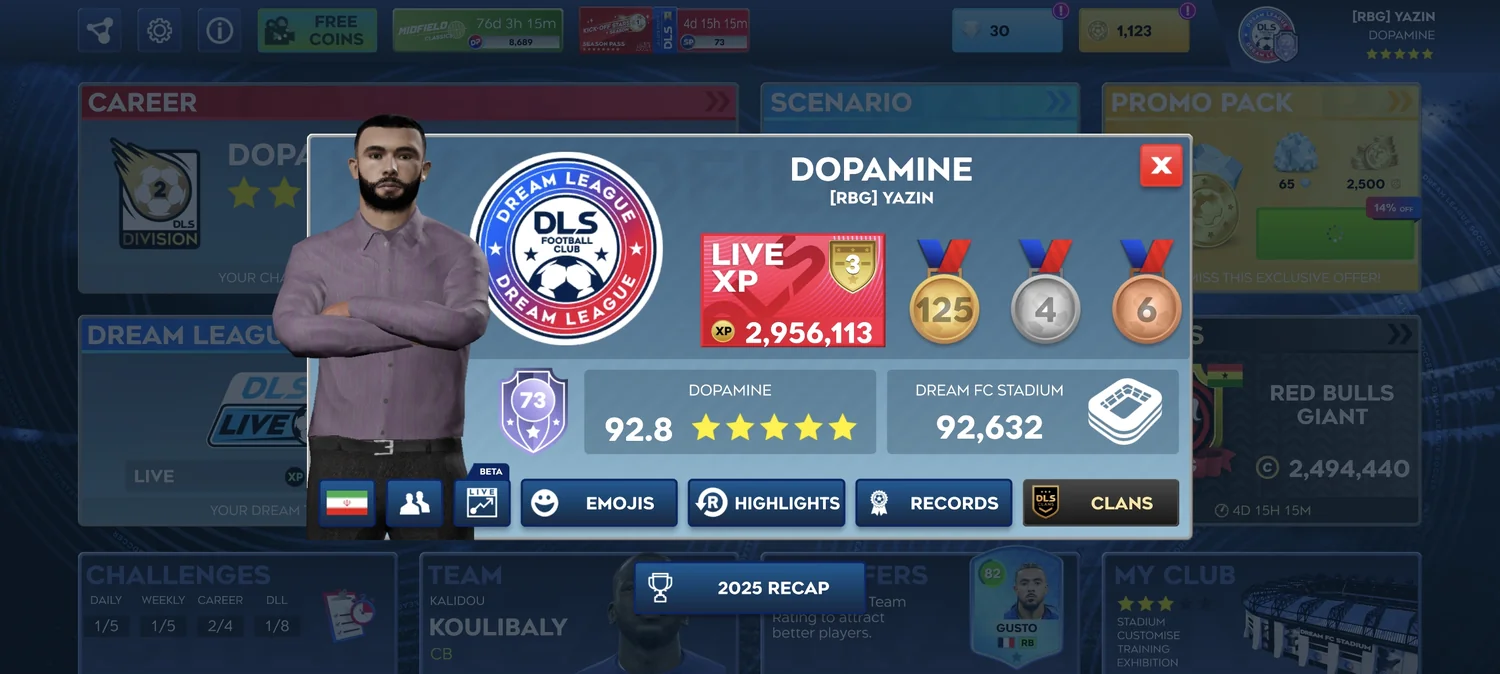
Task: Open the Clans page
Action: [1101, 503]
